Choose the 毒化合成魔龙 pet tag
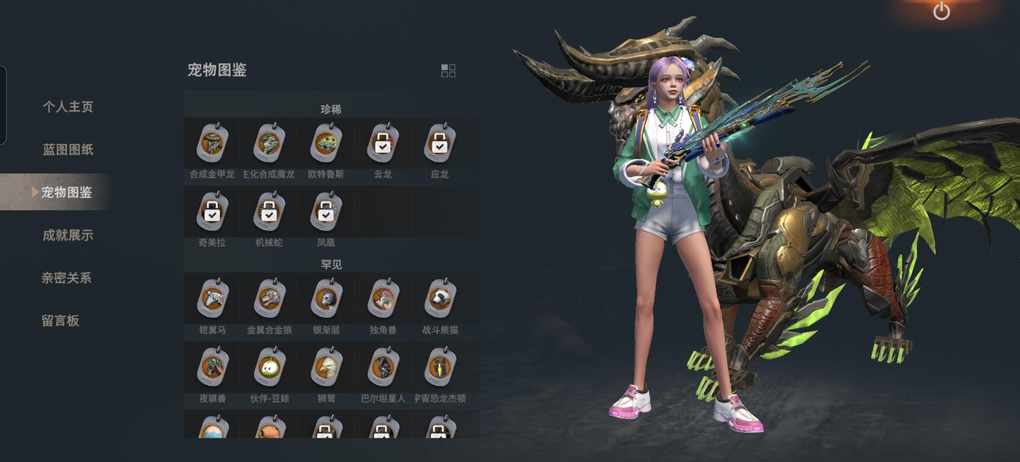The width and height of the screenshot is (1020, 462). (269, 146)
